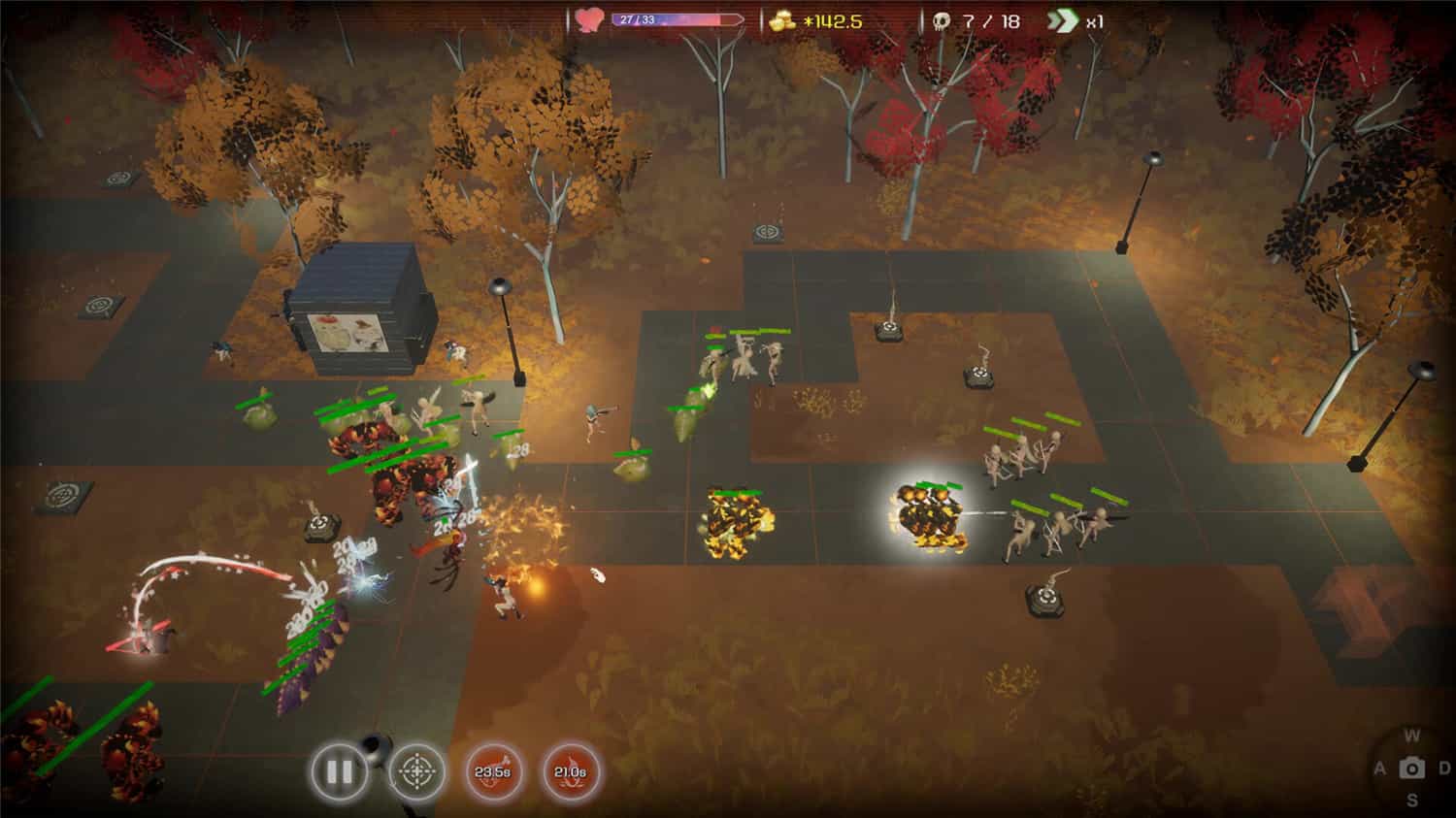
Task: Pause the game with the pause button
Action: (339, 772)
